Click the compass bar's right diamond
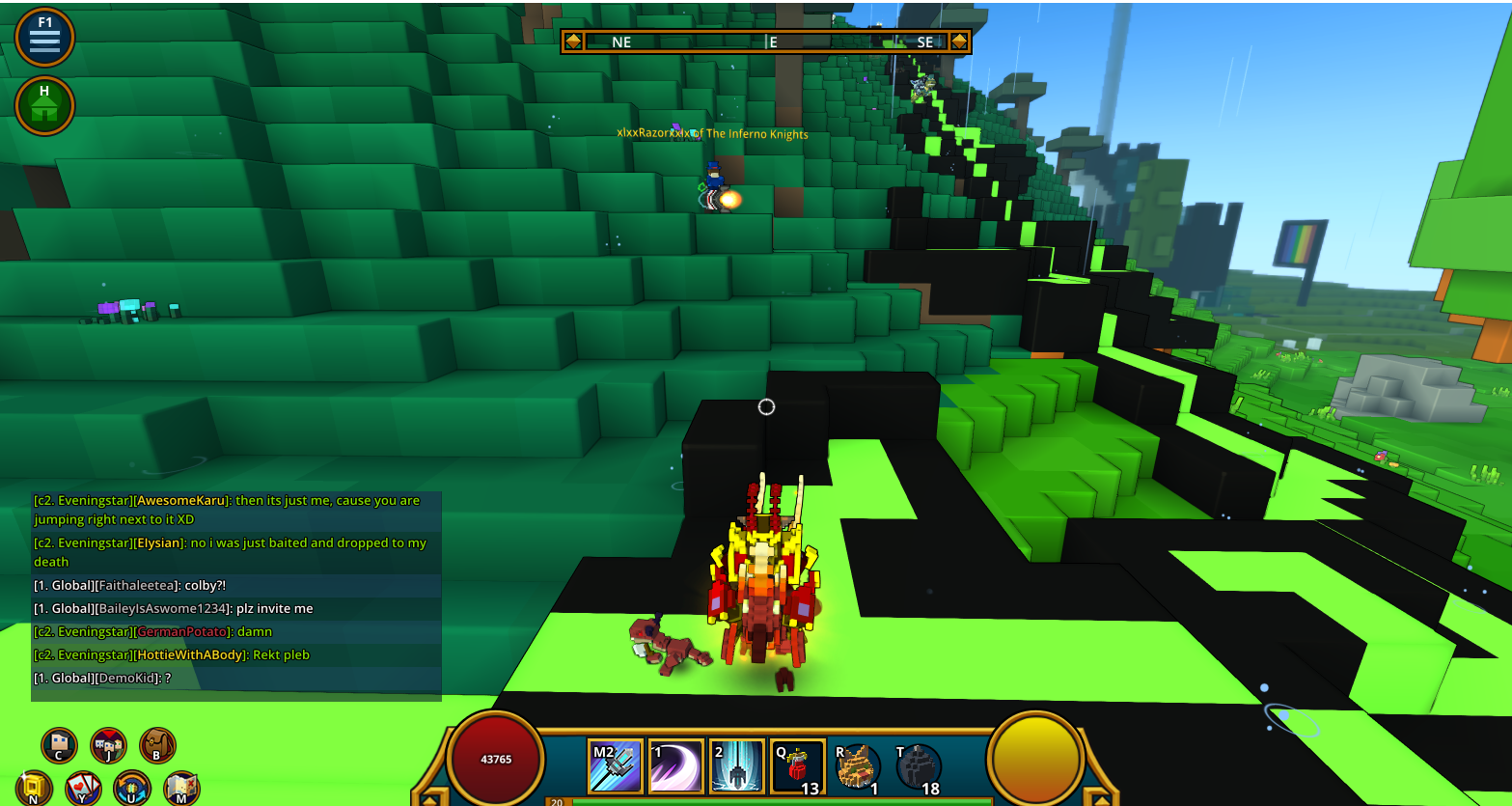The image size is (1512, 806). [959, 42]
